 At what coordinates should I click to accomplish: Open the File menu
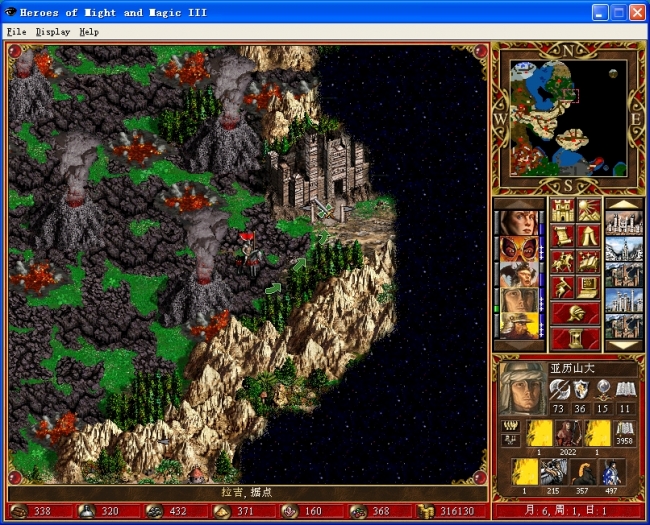point(16,31)
